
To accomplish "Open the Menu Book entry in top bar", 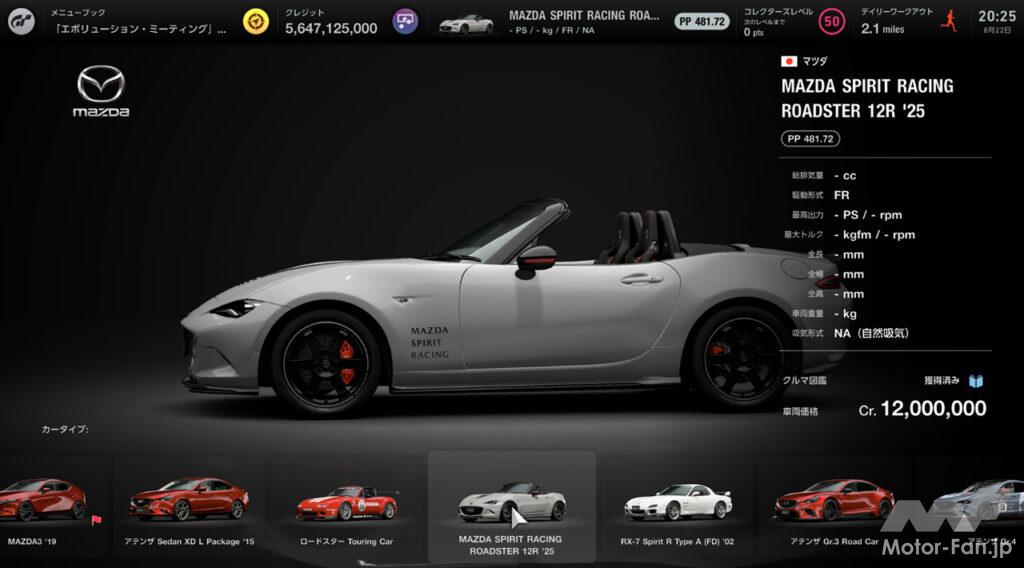I will click(138, 21).
